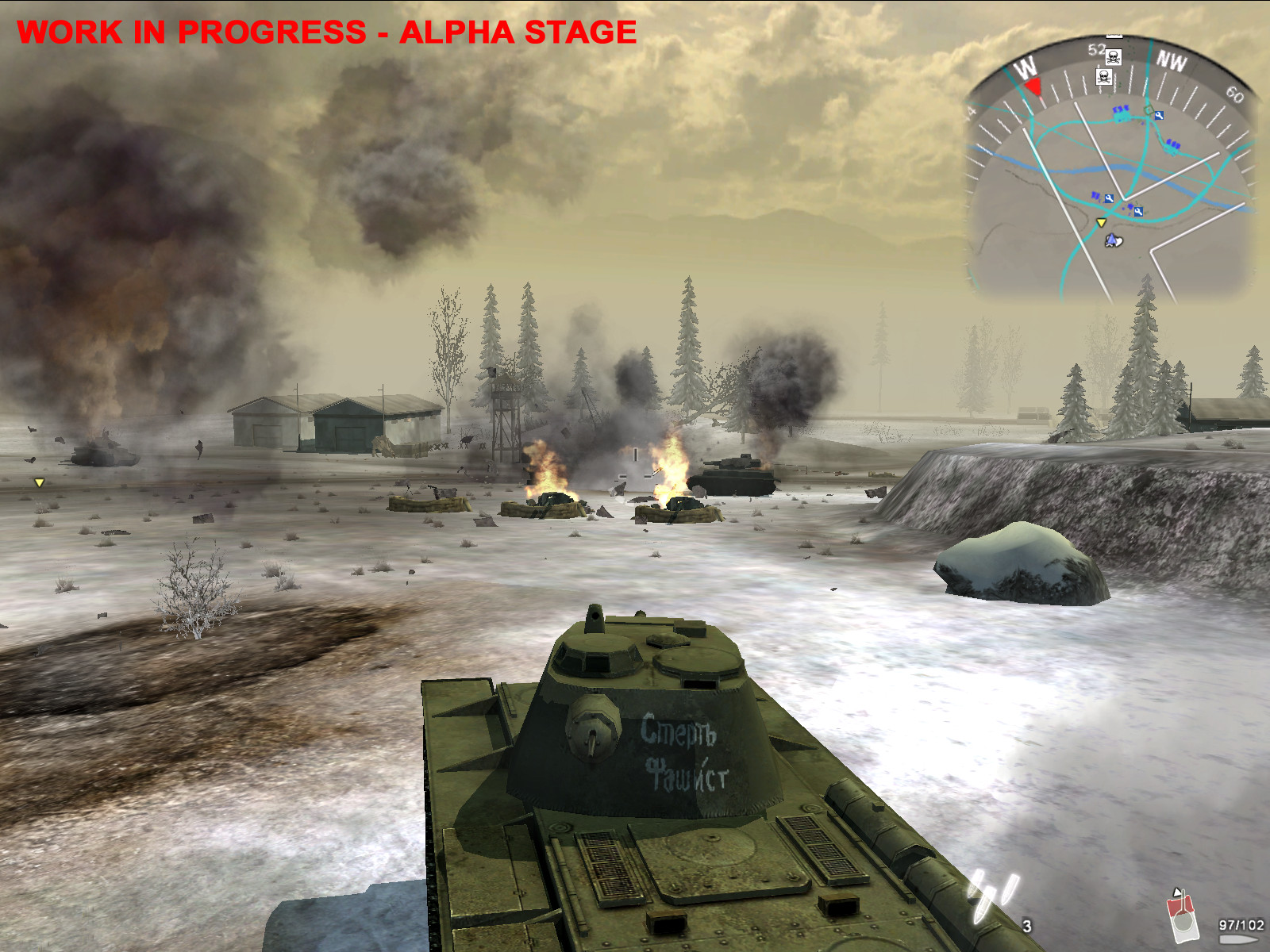This screenshot has height=952, width=1270.
Task: Click the tank damage status icon bottom right
Action: point(1183,917)
